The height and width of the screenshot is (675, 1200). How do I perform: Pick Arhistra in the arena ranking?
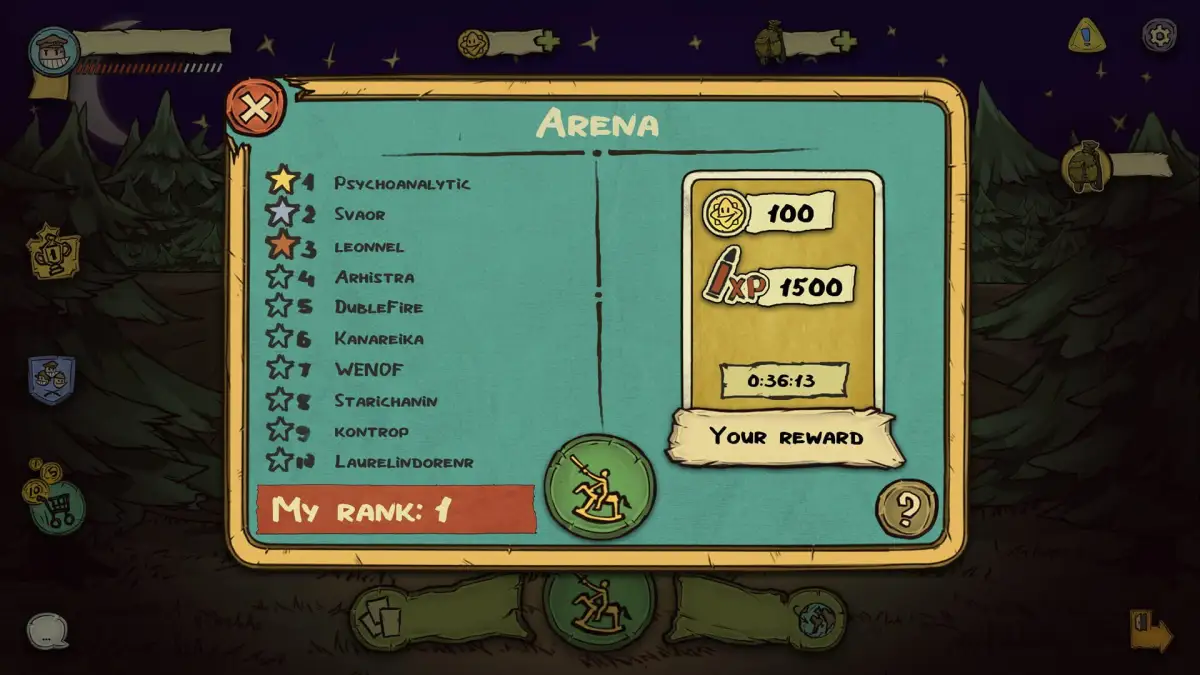pyautogui.click(x=373, y=277)
